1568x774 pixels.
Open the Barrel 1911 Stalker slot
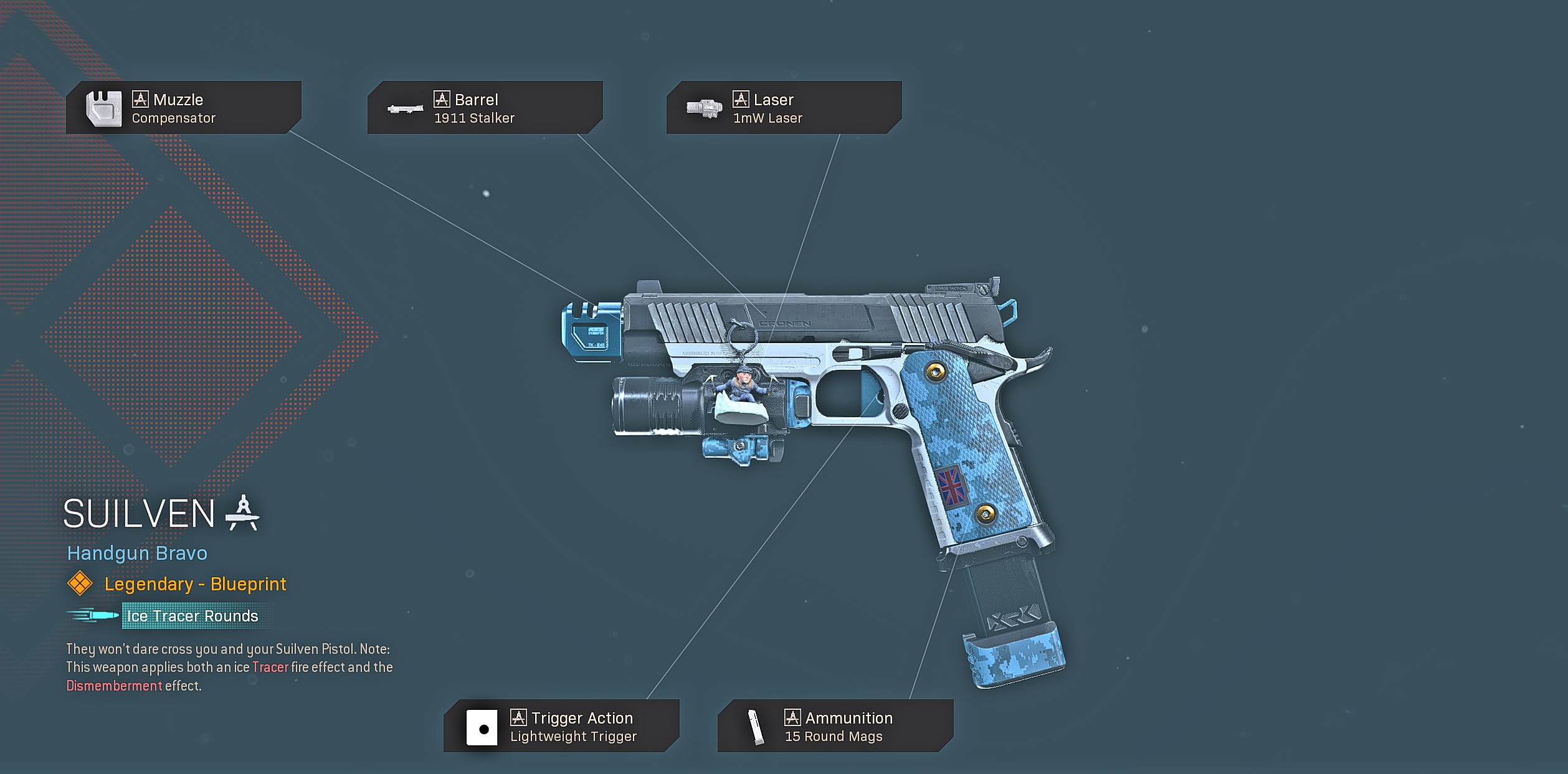coord(485,108)
